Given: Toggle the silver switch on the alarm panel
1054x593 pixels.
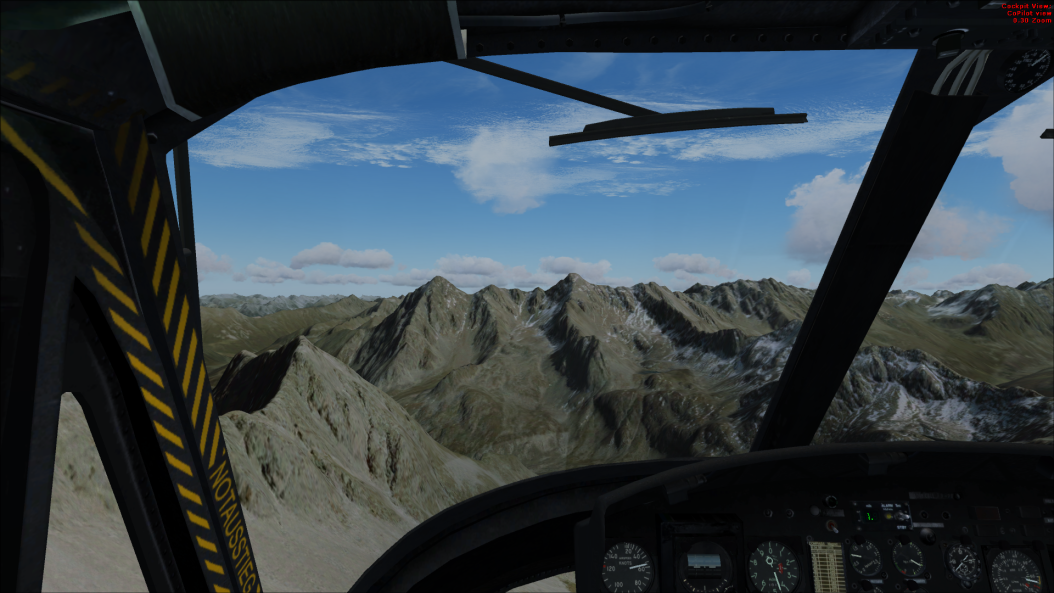Looking at the screenshot, I should (902, 516).
